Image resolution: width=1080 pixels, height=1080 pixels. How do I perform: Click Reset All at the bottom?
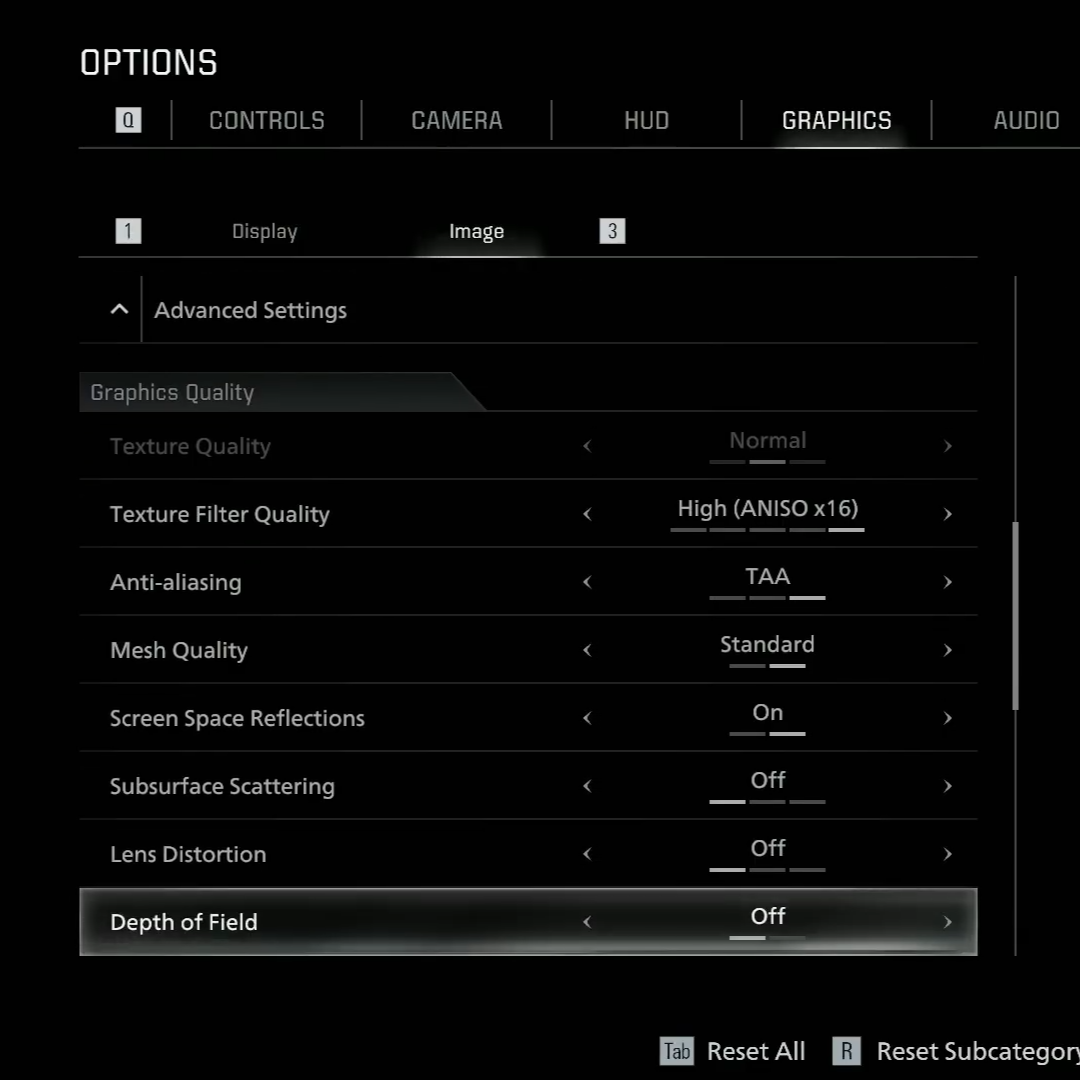pos(755,1051)
